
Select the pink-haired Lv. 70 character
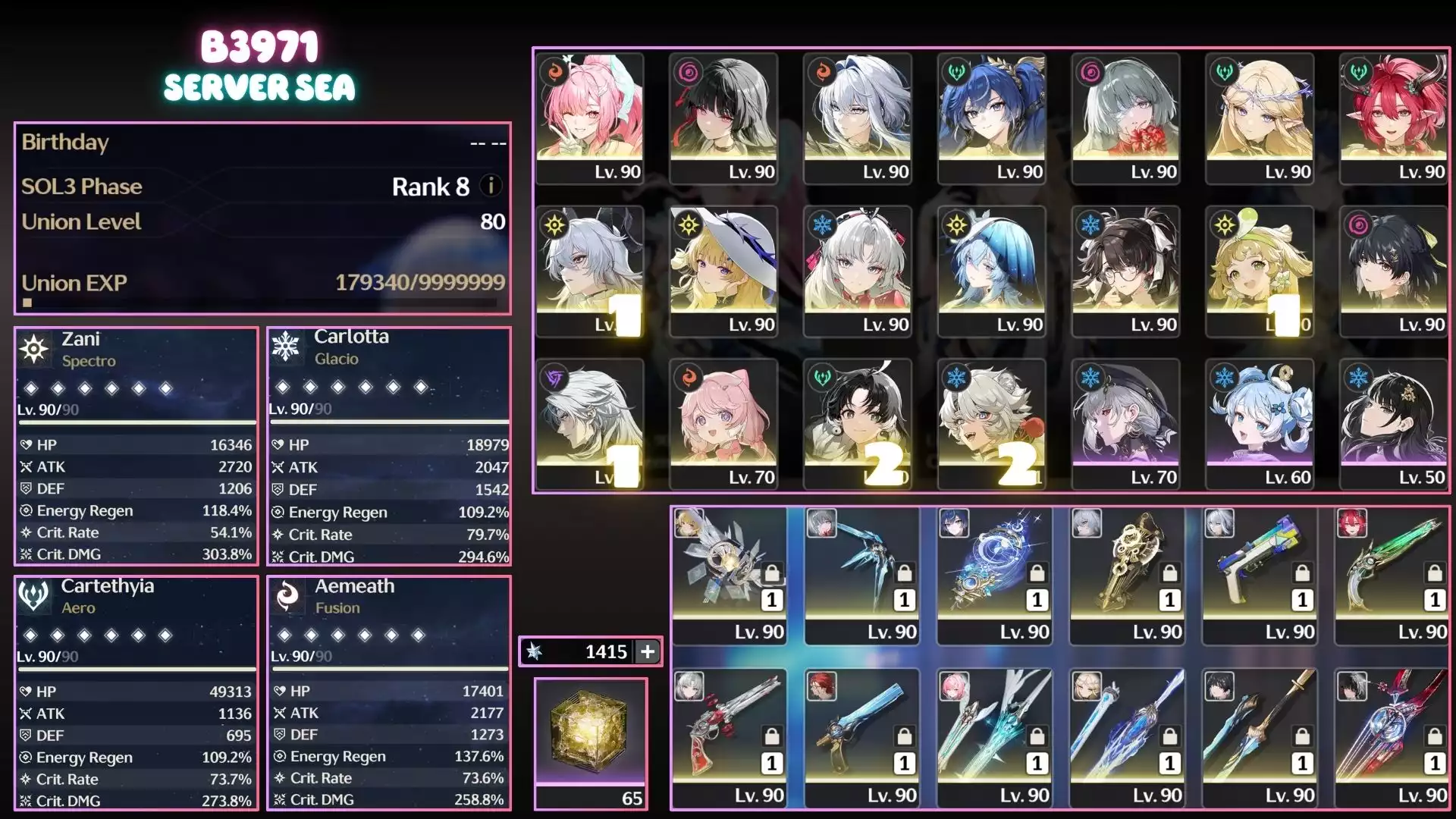723,424
